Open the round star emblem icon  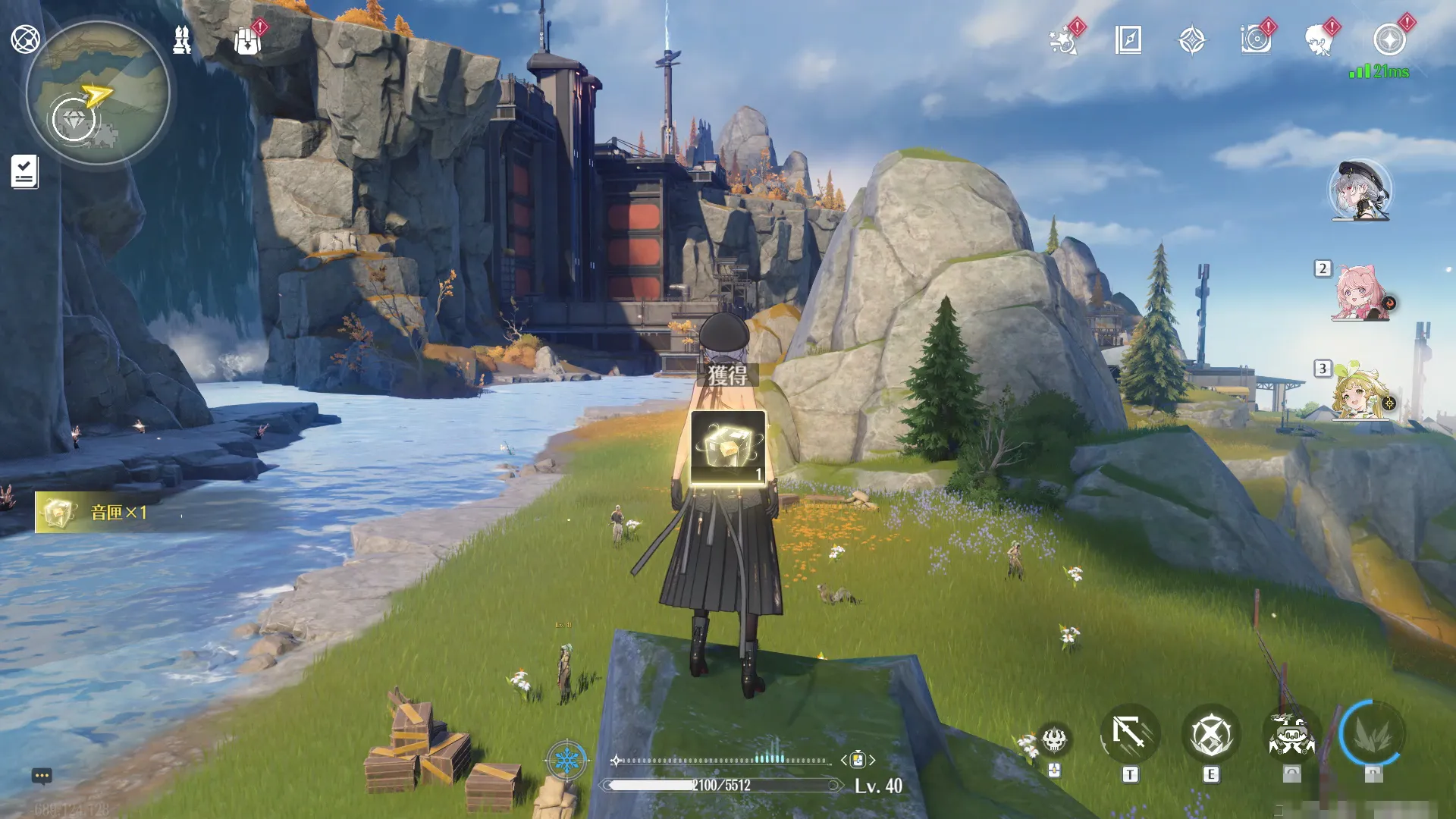pos(1389,39)
